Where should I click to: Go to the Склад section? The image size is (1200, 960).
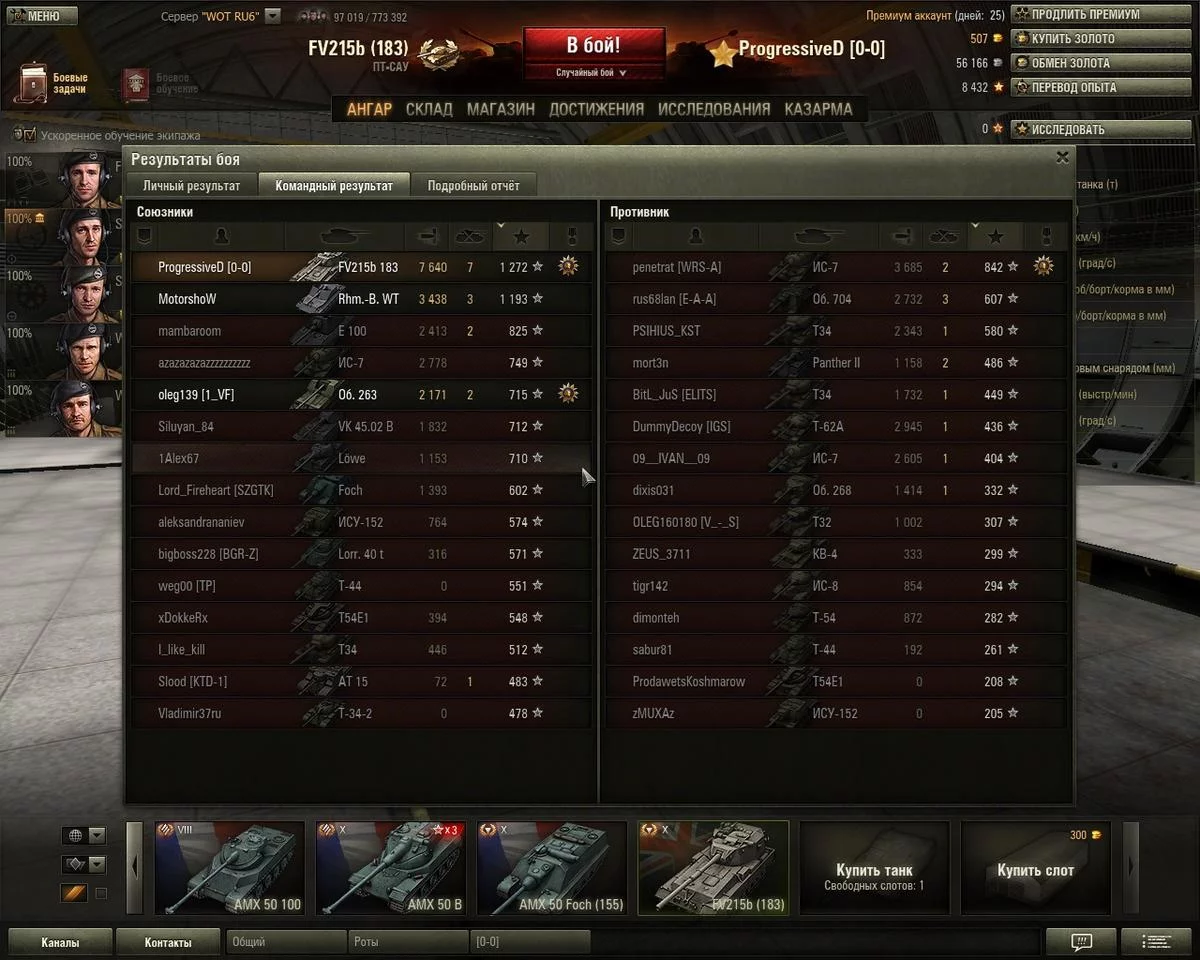429,109
